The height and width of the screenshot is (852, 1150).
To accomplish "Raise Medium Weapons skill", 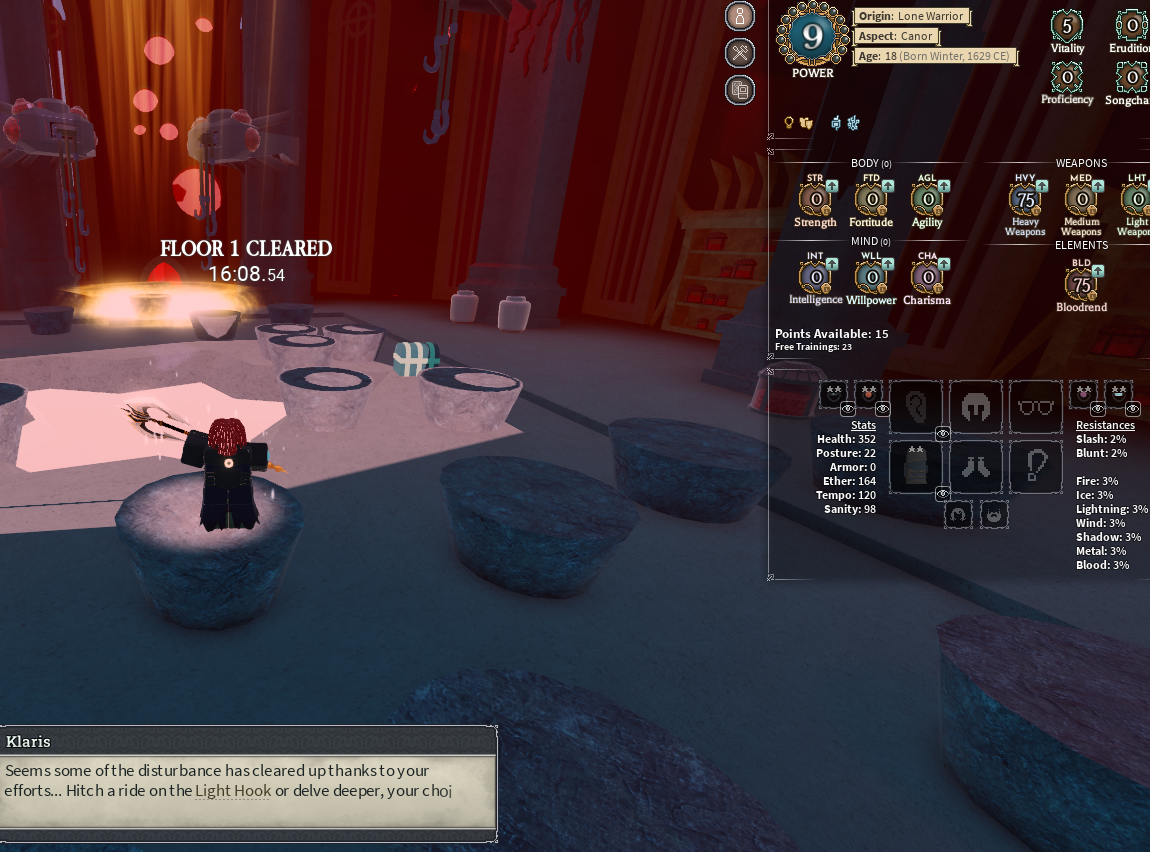I will pyautogui.click(x=1098, y=185).
